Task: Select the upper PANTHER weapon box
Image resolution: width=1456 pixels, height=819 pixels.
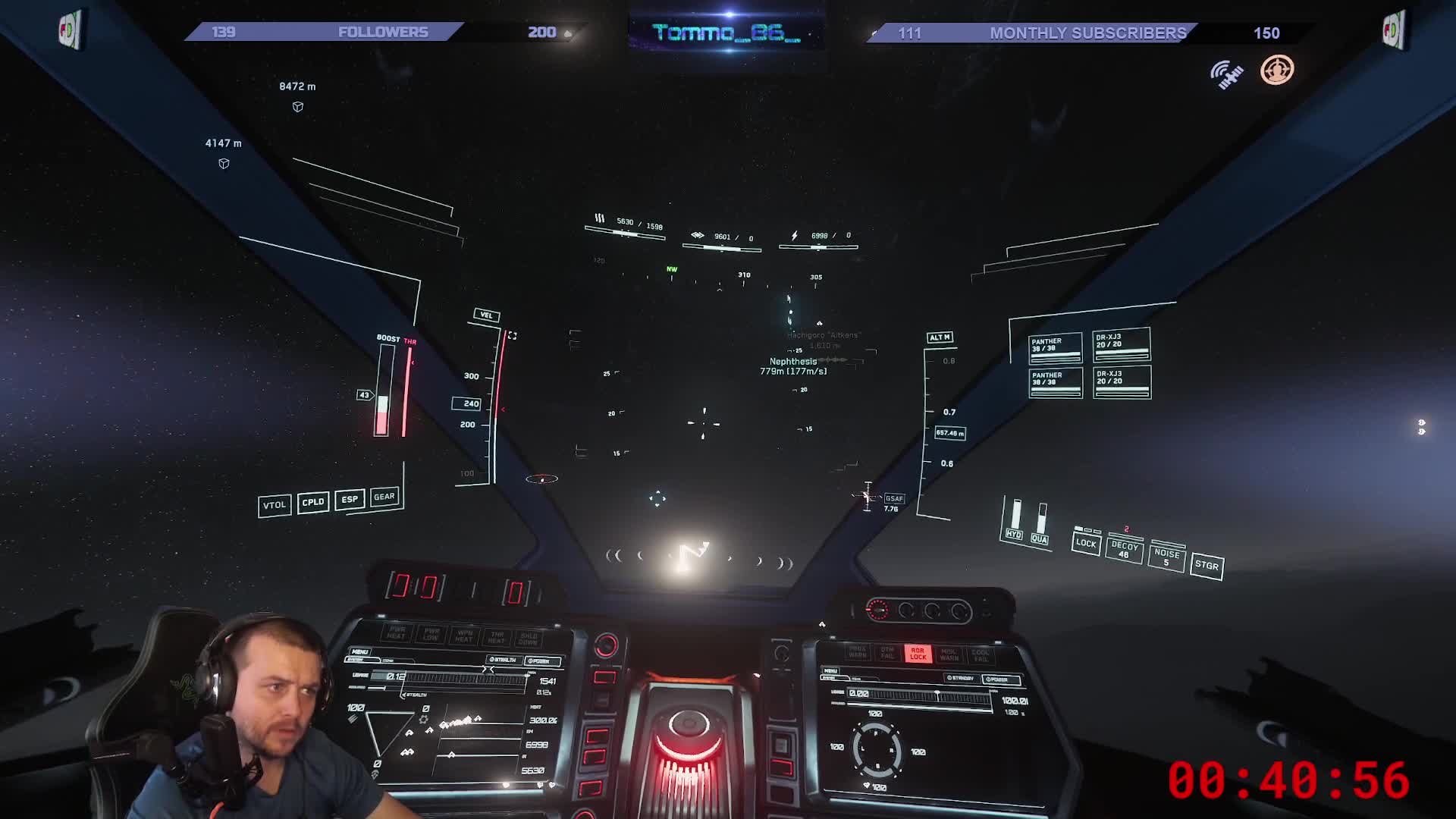Action: point(1055,348)
